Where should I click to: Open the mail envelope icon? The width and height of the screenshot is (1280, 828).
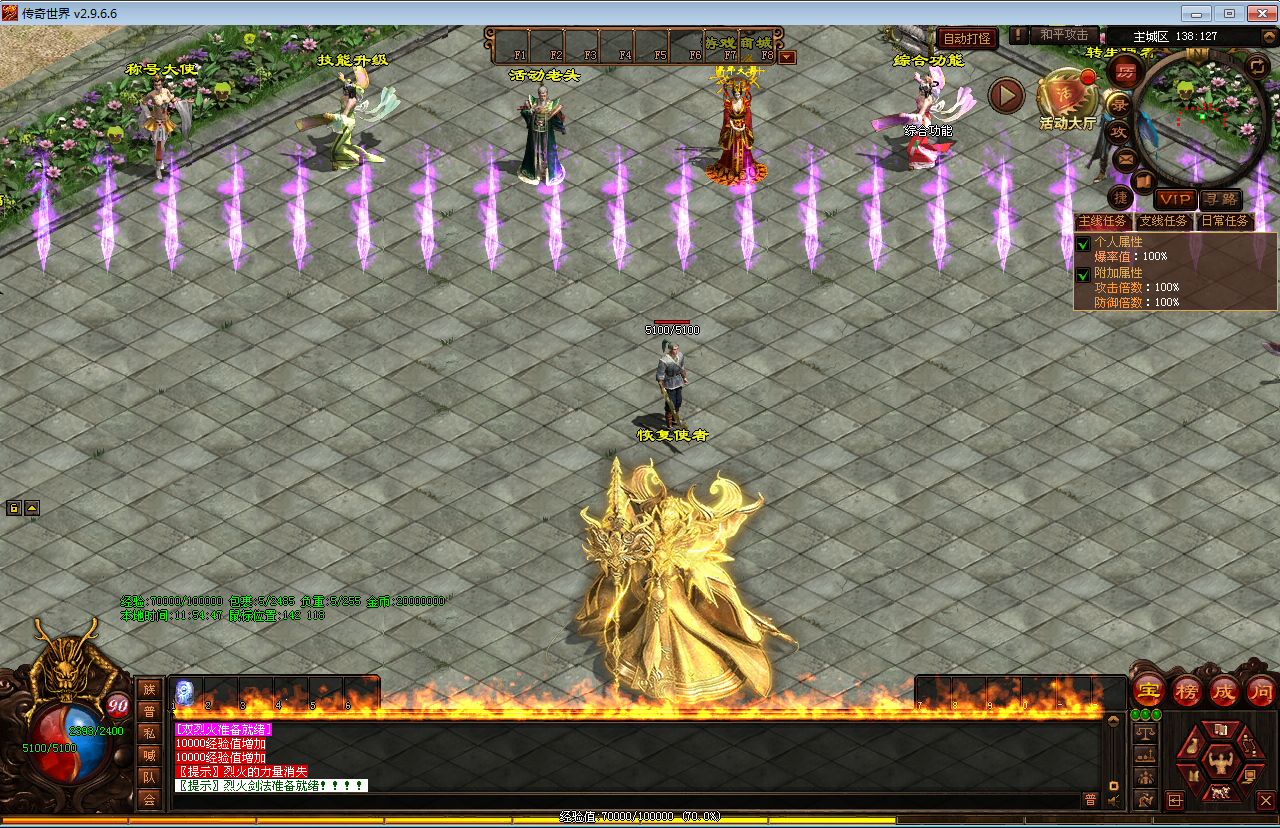1125,158
